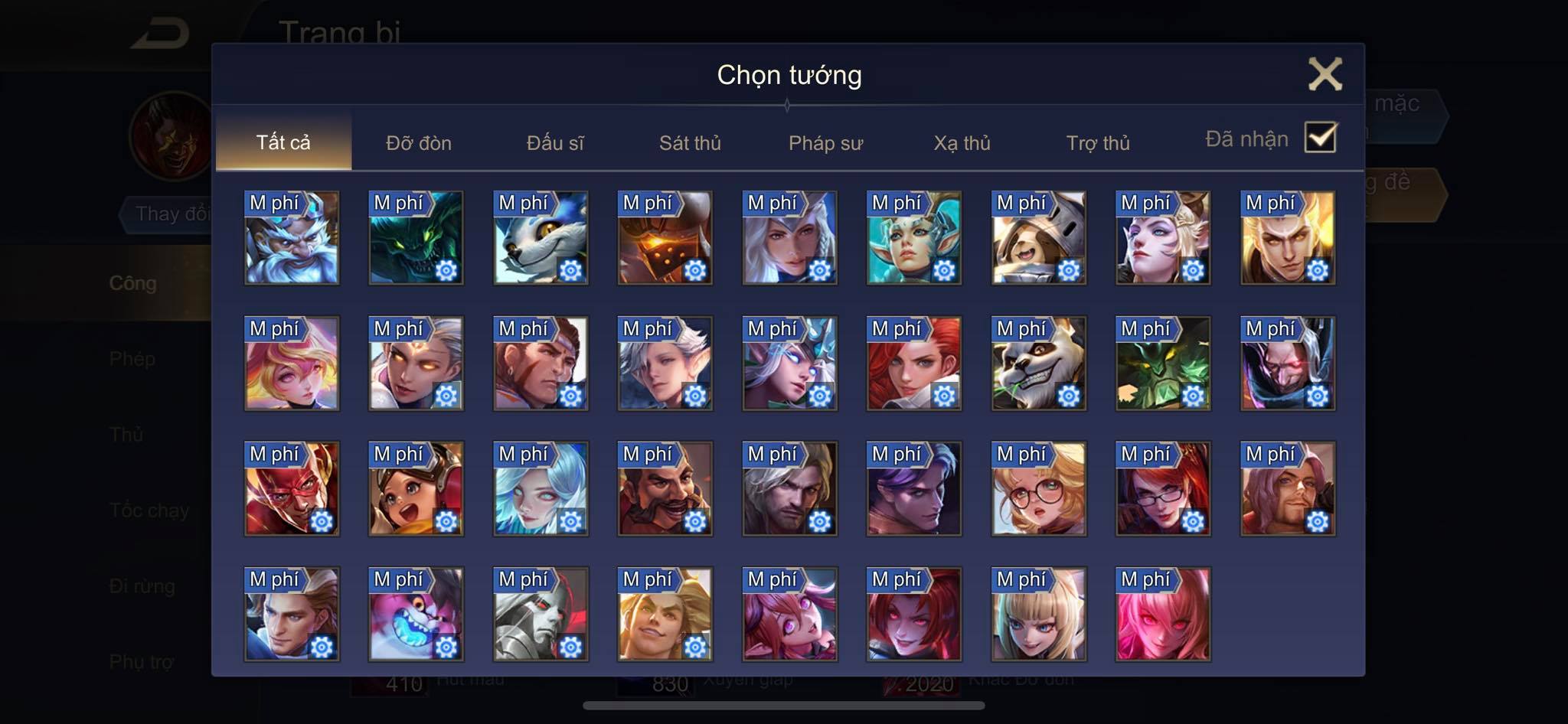Switch to the Đỡ đòn tab
Viewport: 1568px width, 724px height.
(x=418, y=142)
